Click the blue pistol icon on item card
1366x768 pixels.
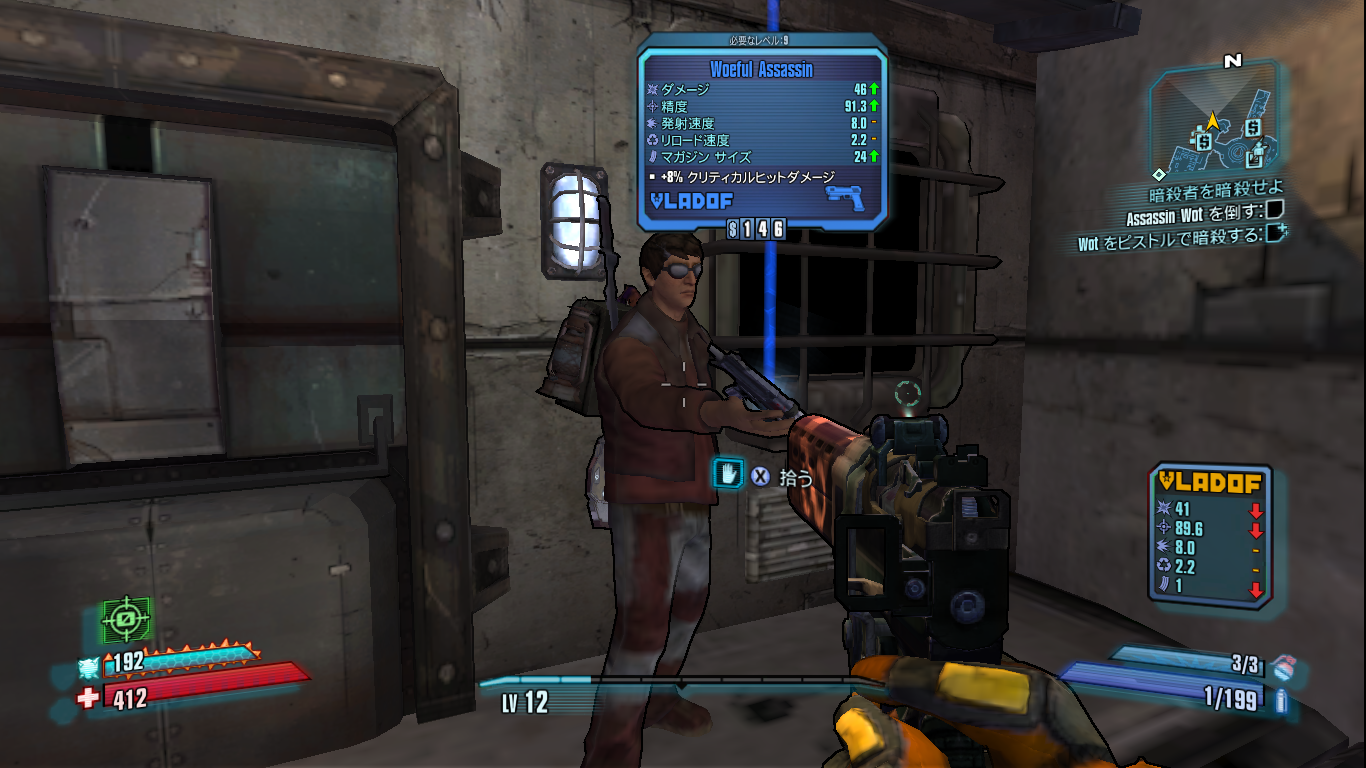pos(845,197)
